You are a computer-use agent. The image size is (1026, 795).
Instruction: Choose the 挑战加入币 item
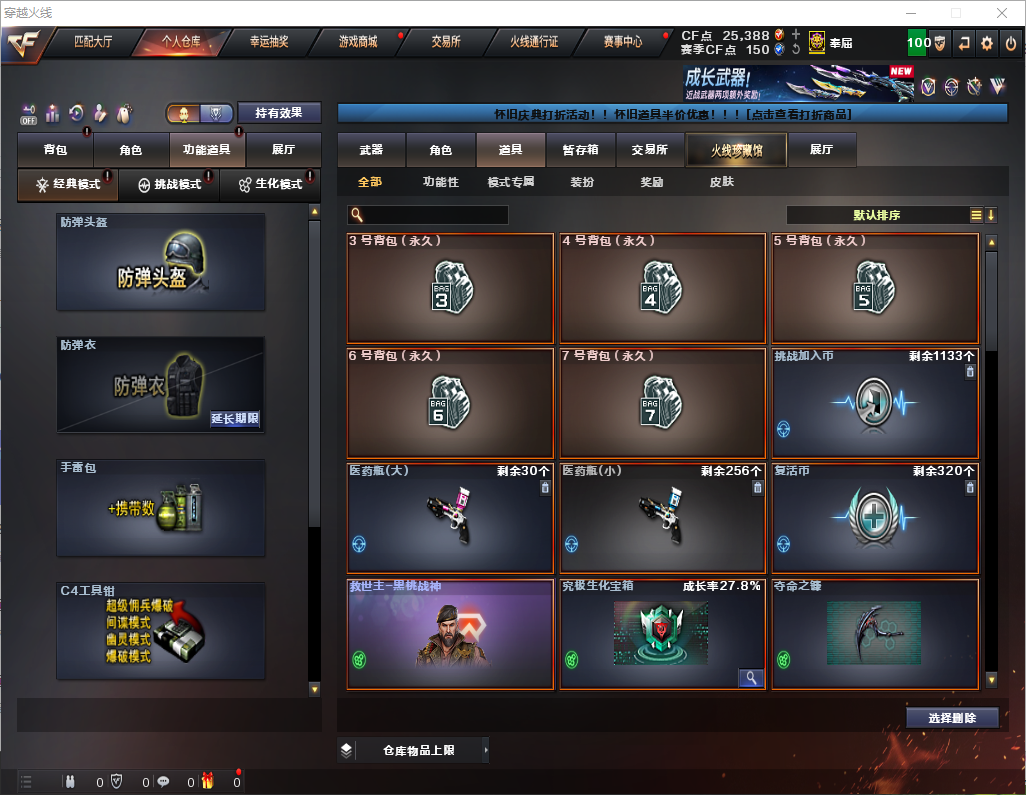pyautogui.click(x=875, y=403)
